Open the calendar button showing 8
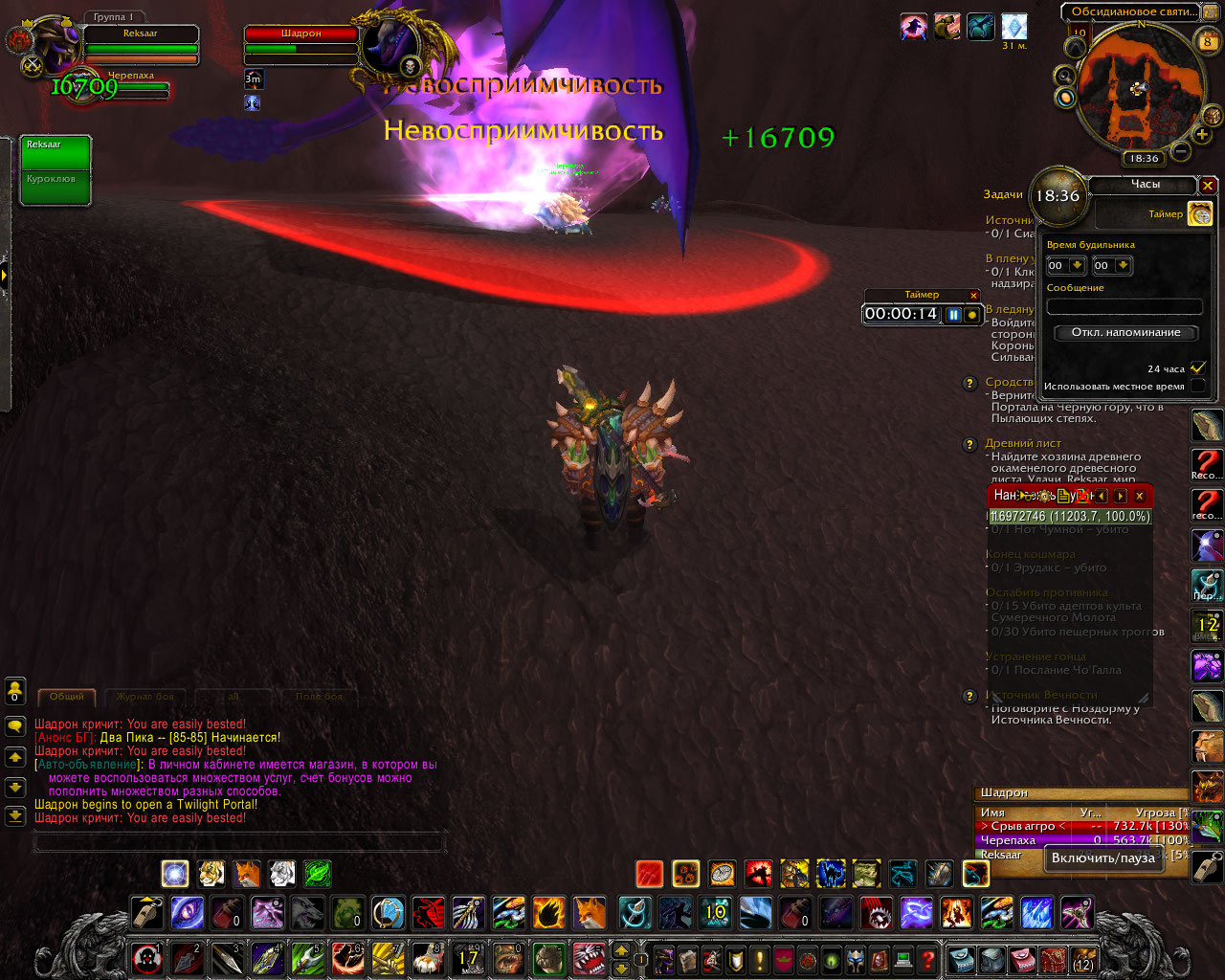 tap(1207, 40)
